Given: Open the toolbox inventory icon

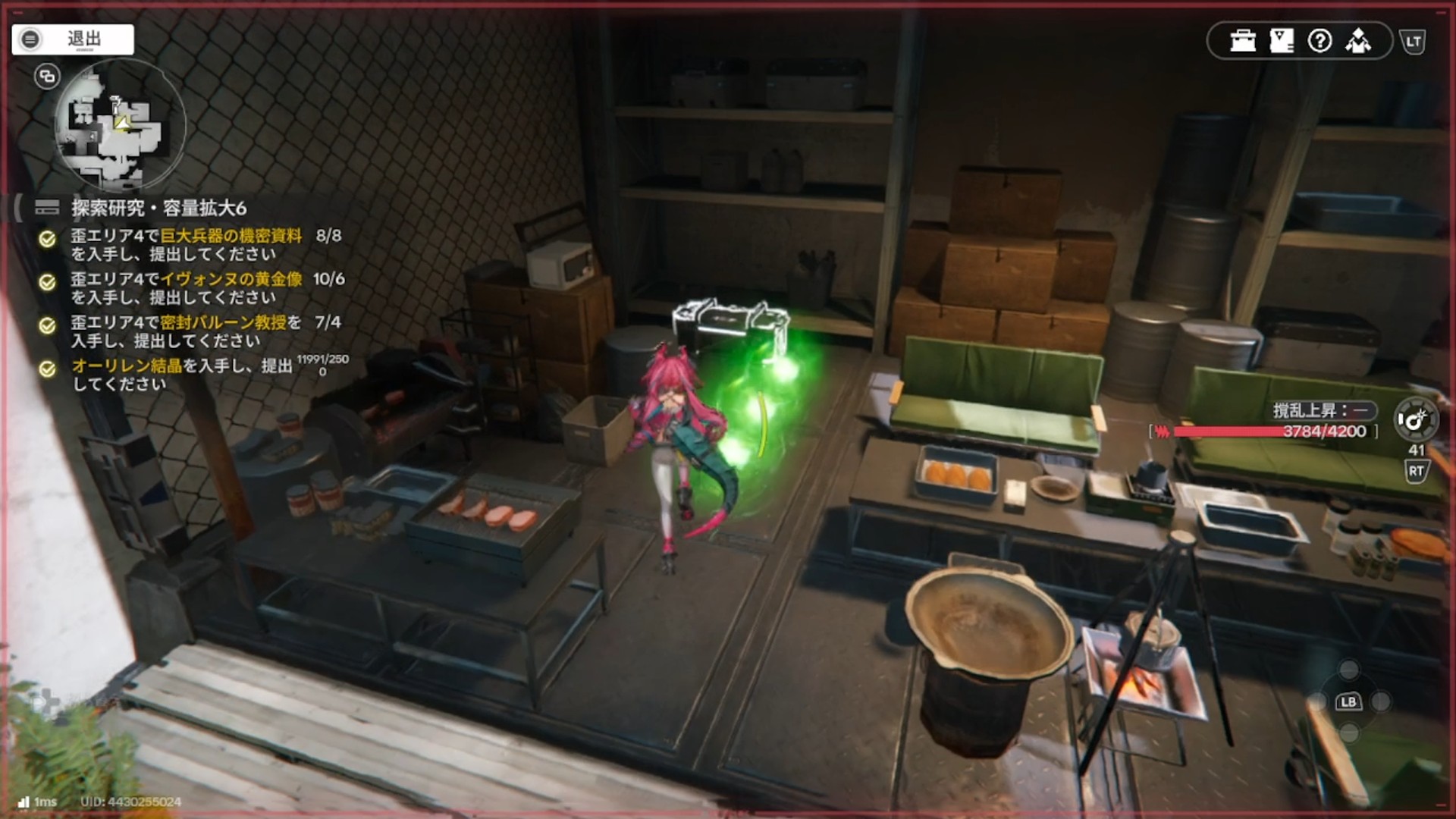Looking at the screenshot, I should (1243, 41).
